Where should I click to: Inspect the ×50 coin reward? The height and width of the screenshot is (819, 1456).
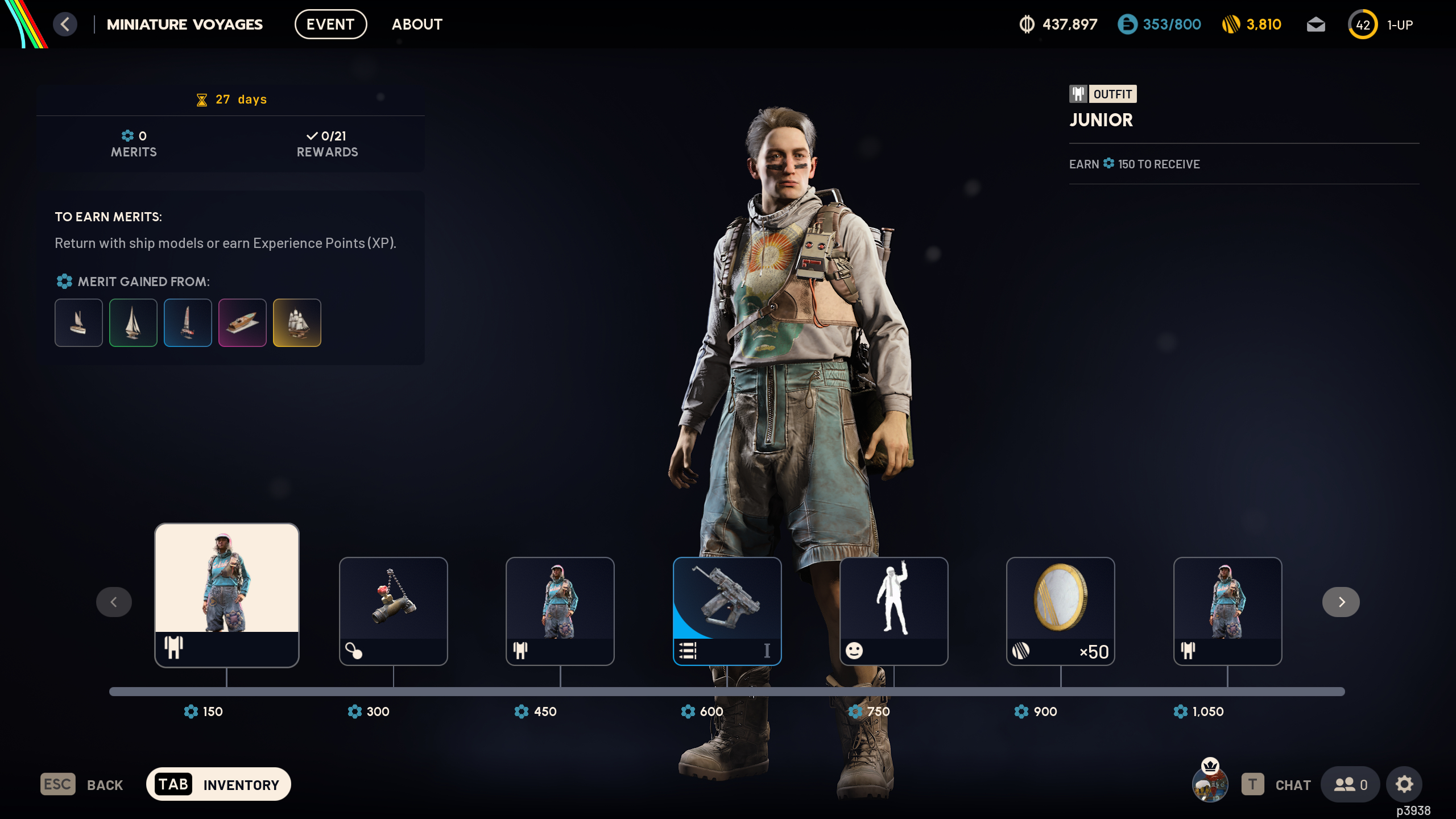click(x=1060, y=611)
